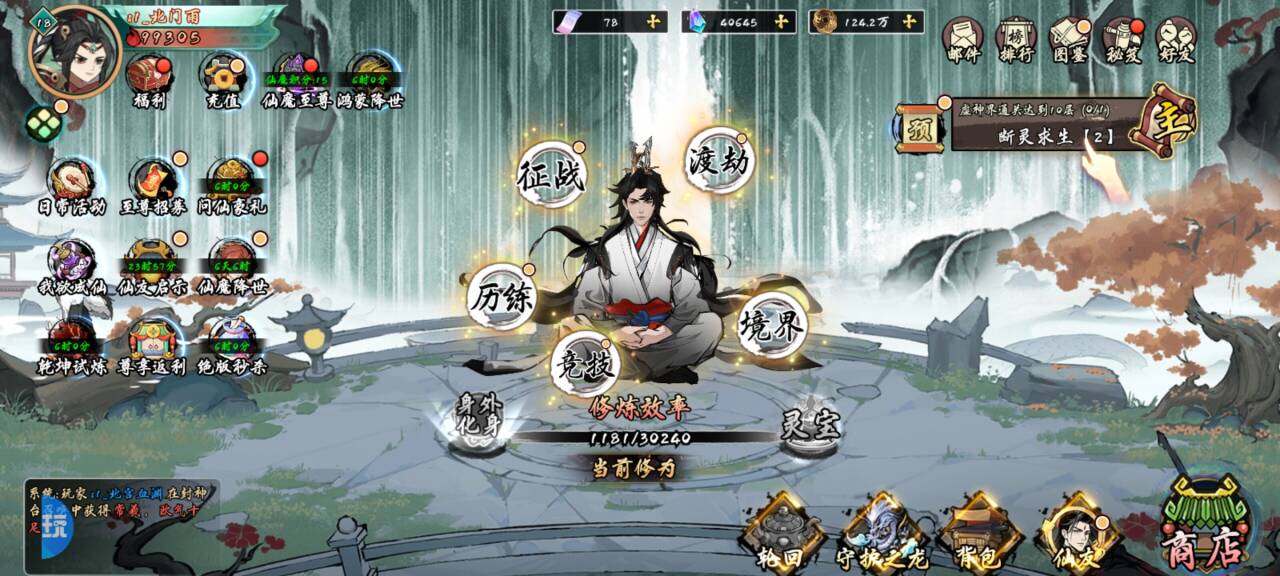Open the 邮件 mail icon
This screenshot has height=576, width=1280.
click(962, 41)
